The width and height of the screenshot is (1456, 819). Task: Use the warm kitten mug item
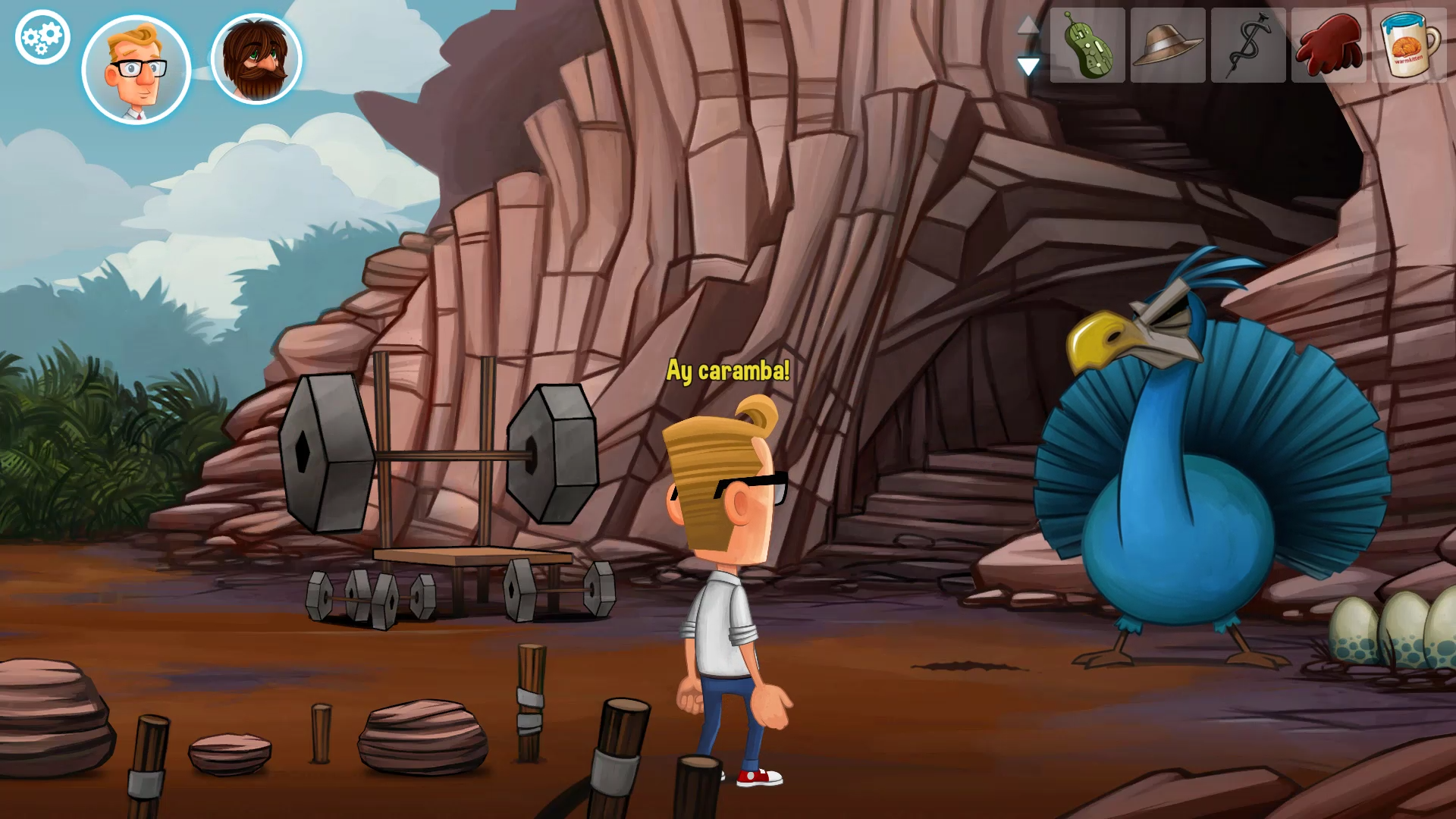tap(1409, 45)
